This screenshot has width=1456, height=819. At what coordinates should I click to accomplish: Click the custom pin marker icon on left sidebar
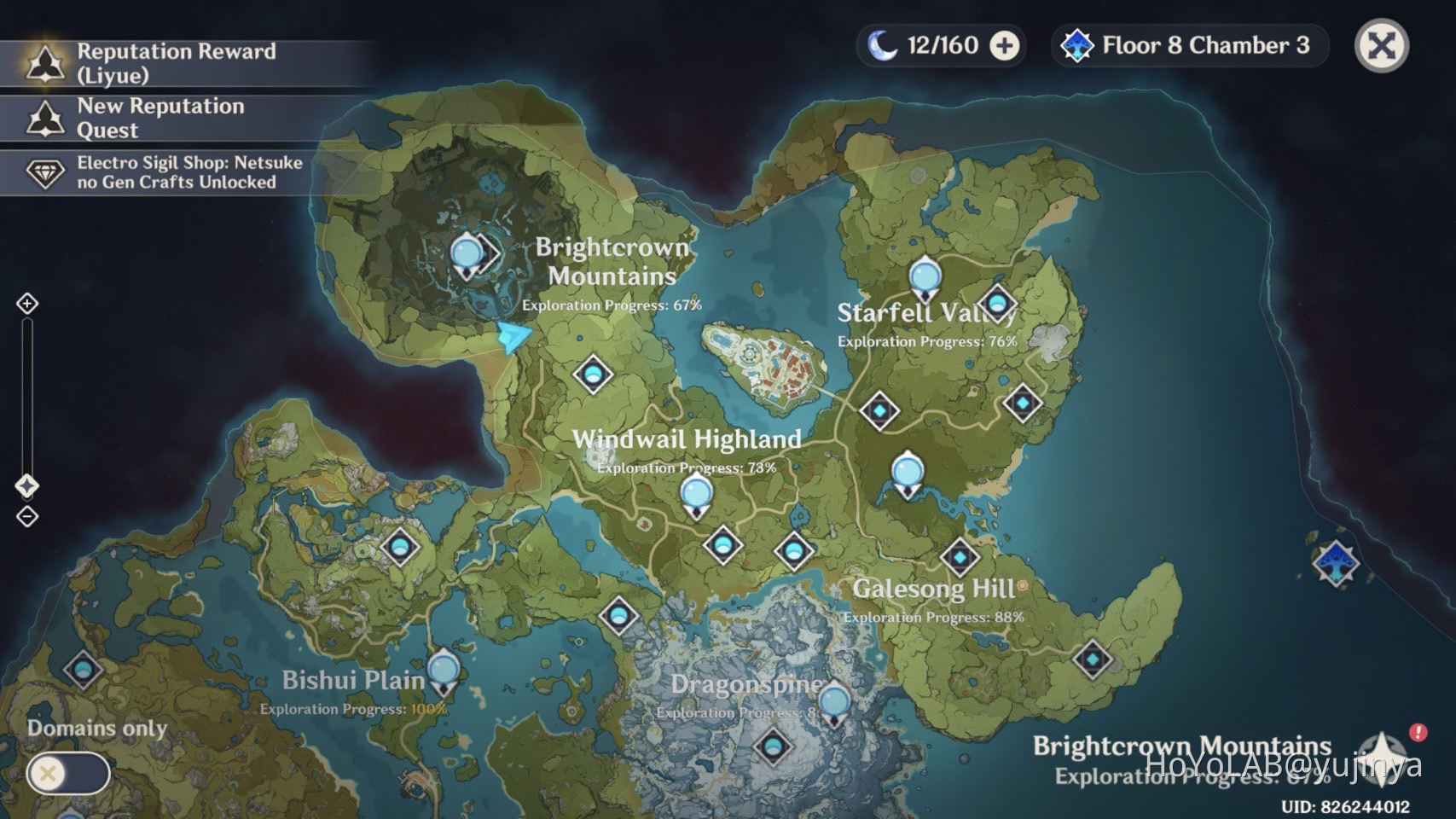(28, 485)
